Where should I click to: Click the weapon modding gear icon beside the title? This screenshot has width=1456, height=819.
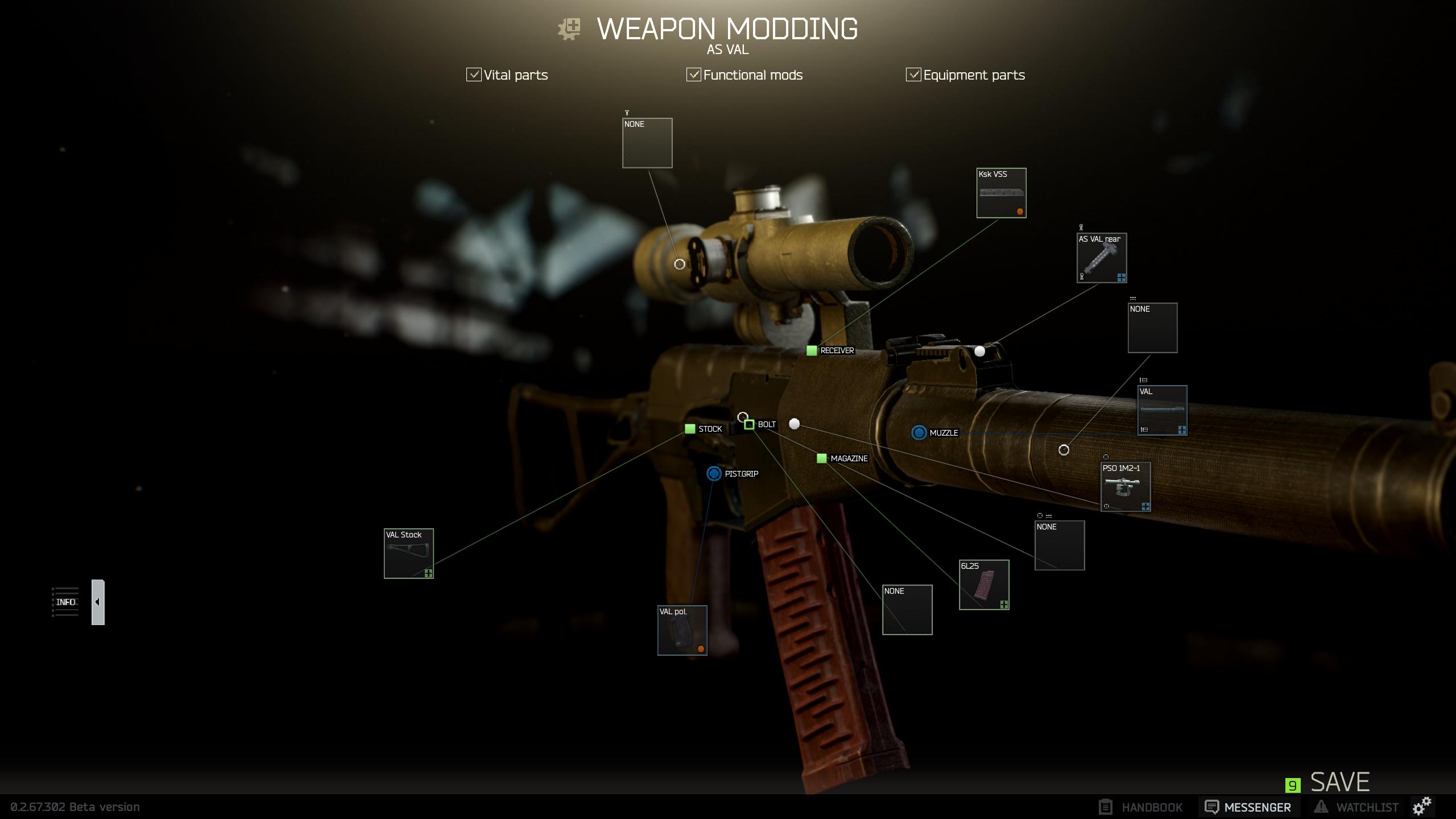click(x=569, y=28)
